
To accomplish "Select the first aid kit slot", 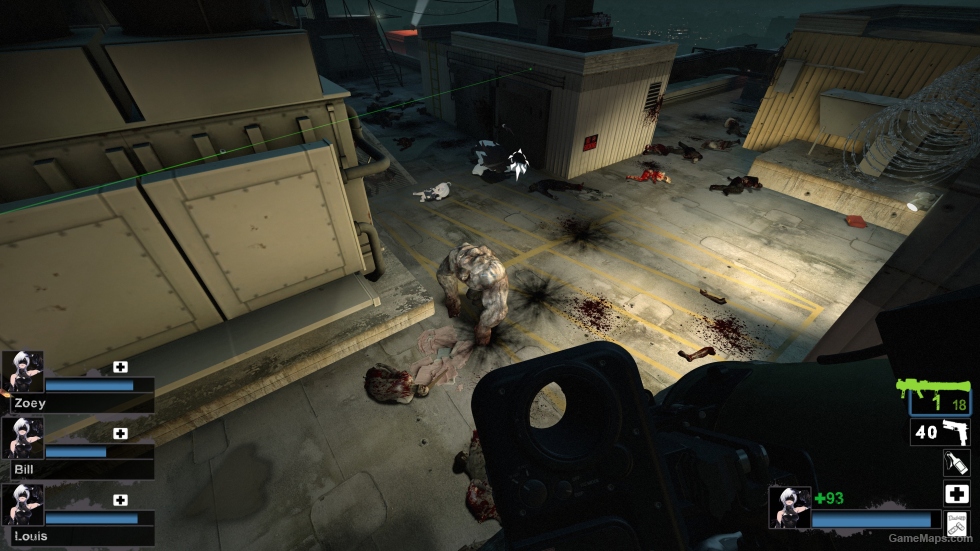I will (956, 494).
